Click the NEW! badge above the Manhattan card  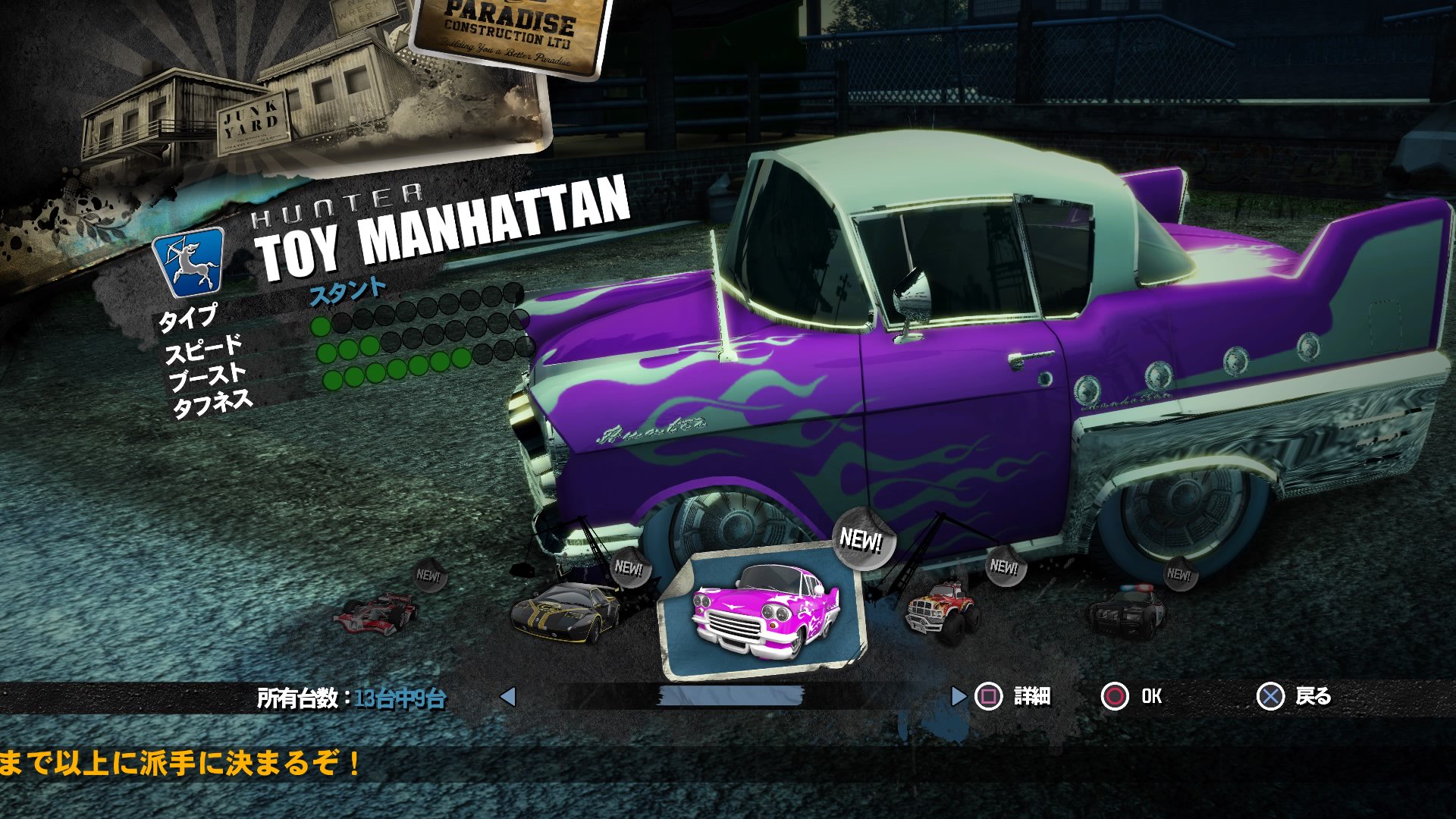[x=861, y=540]
